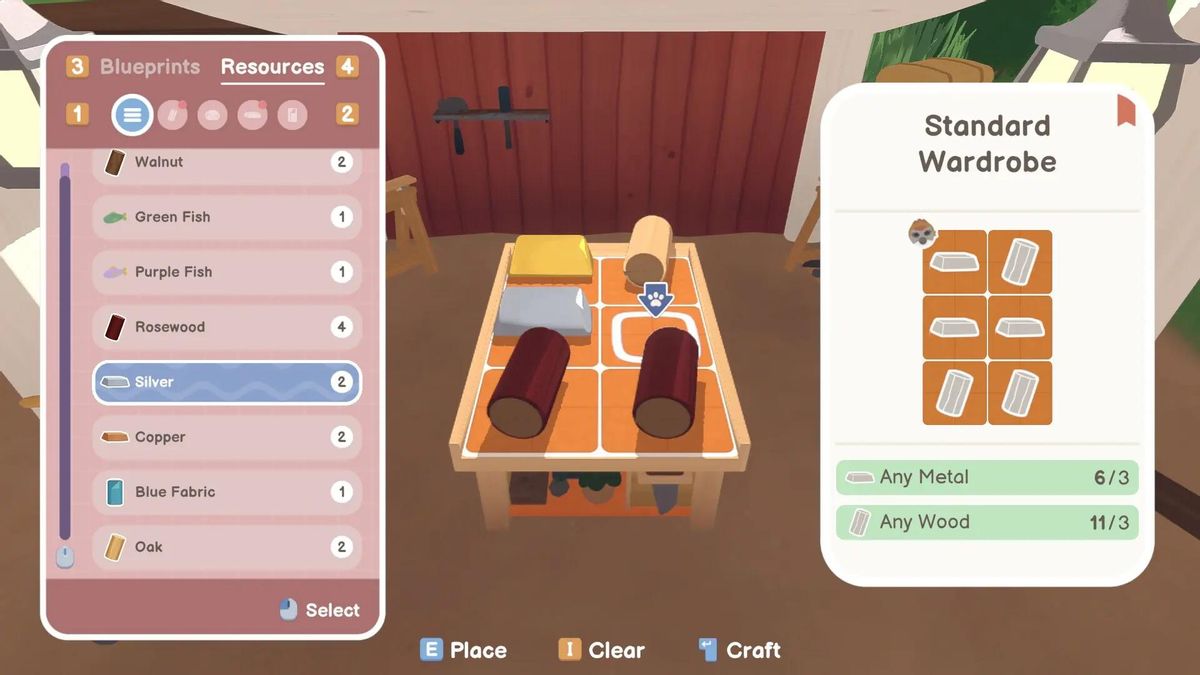Filter resources by fabric category
Image resolution: width=1200 pixels, height=675 pixels.
click(292, 115)
